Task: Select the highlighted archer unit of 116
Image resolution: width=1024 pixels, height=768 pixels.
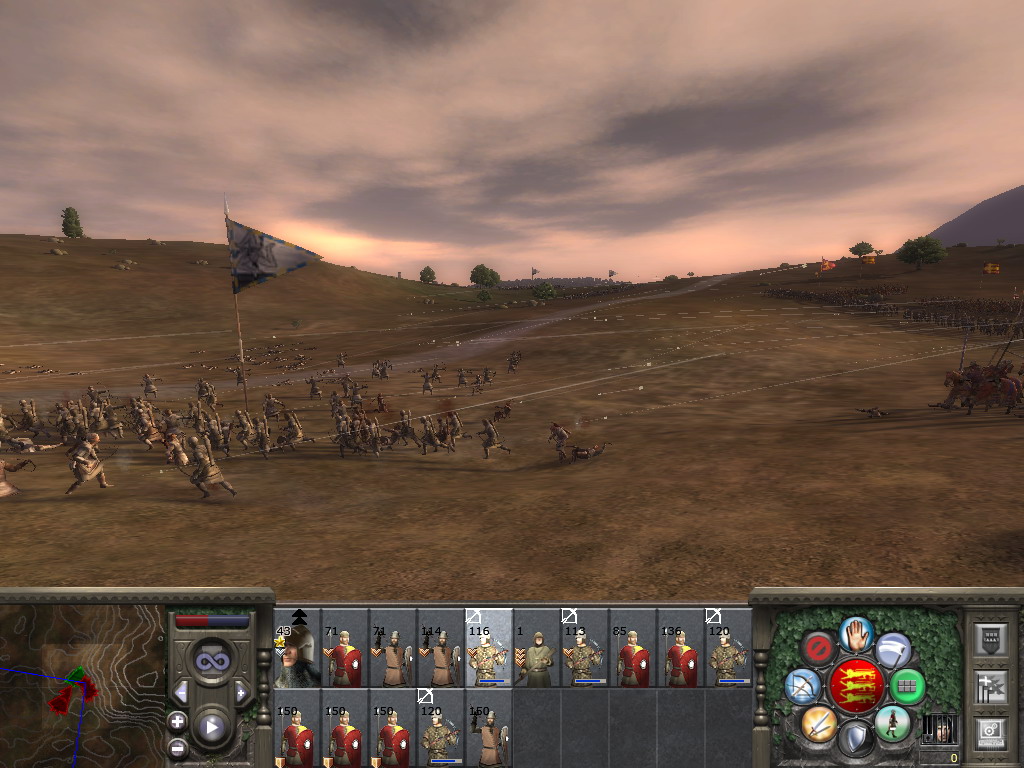Action: (489, 657)
